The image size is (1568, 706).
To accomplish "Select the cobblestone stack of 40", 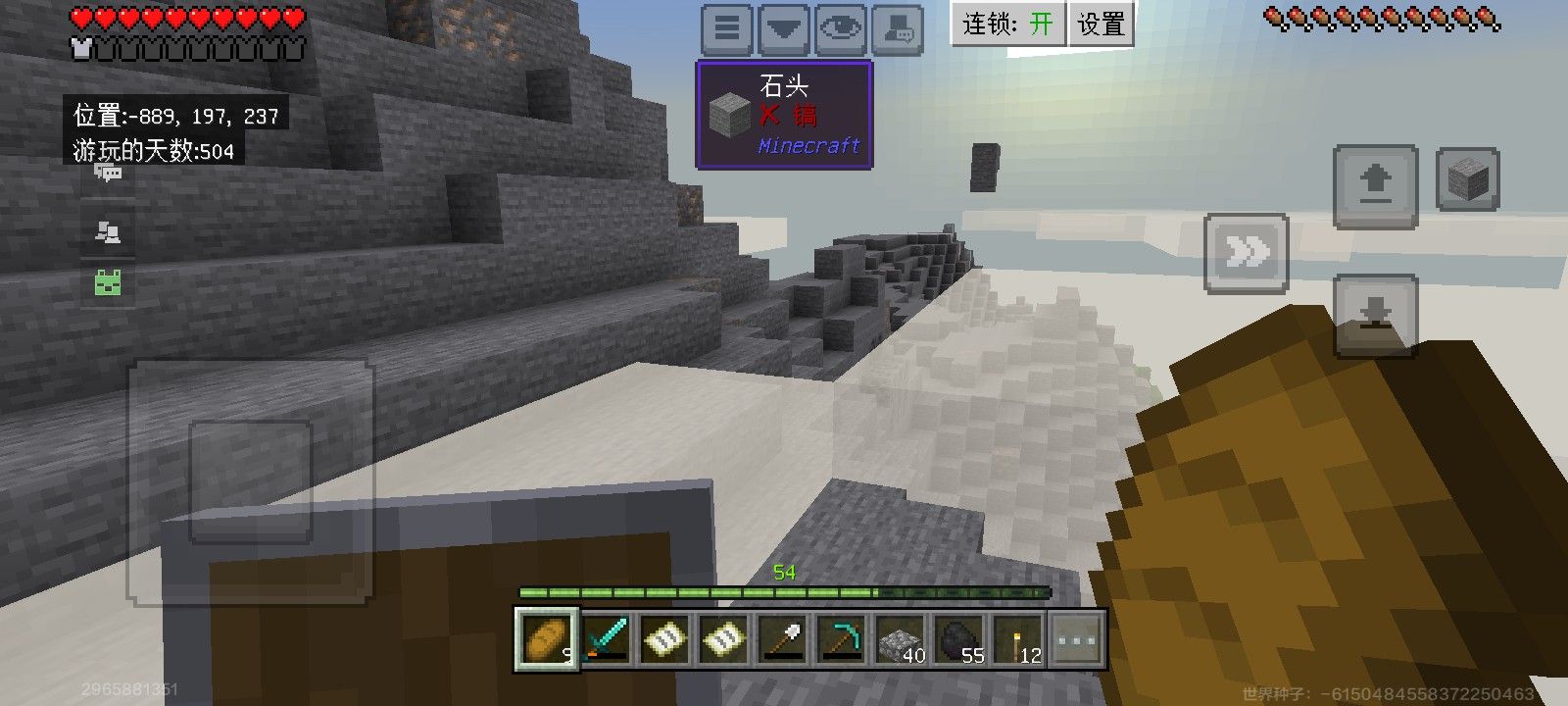I will (901, 639).
